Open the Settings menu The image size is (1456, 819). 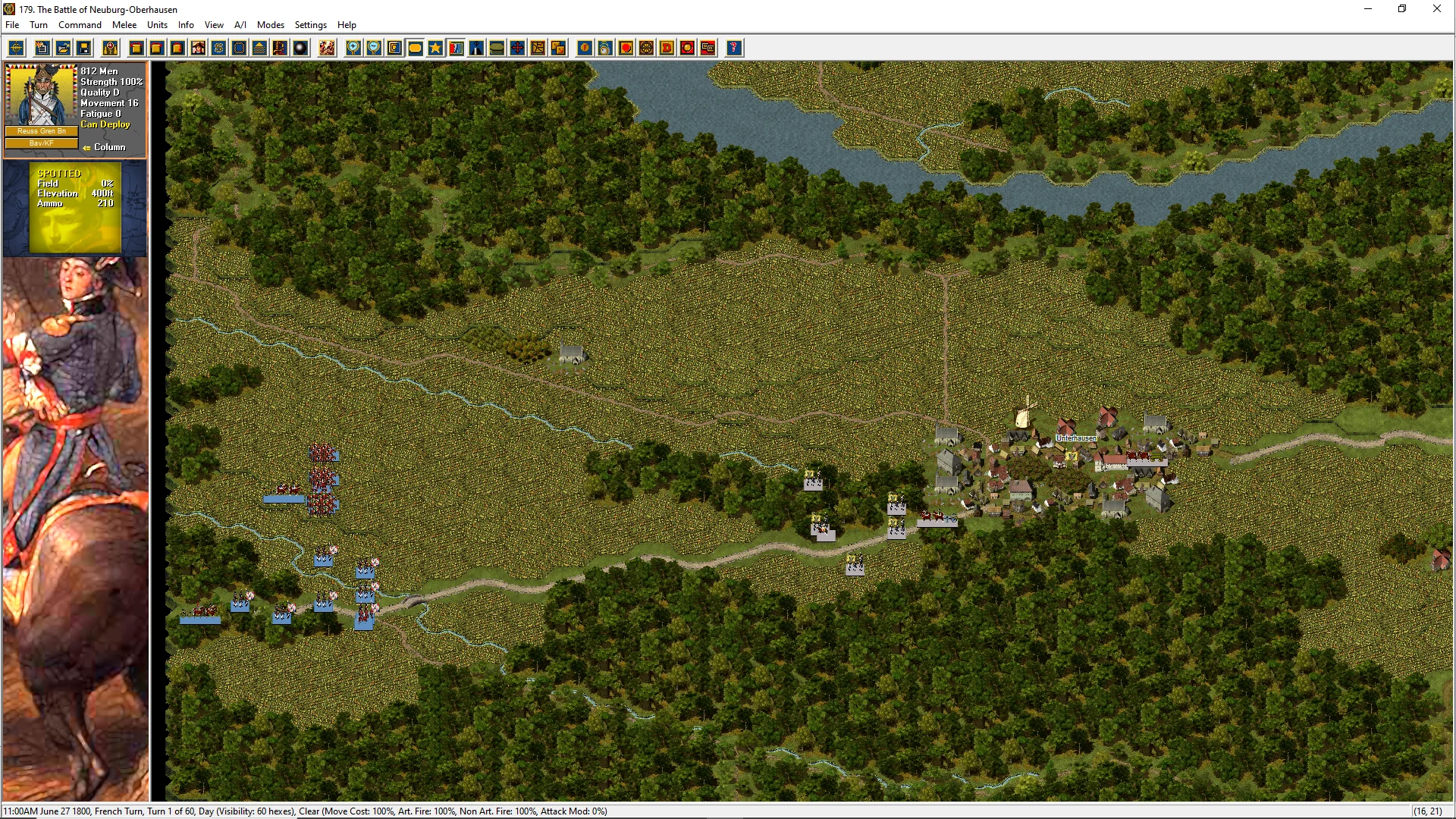pos(310,25)
